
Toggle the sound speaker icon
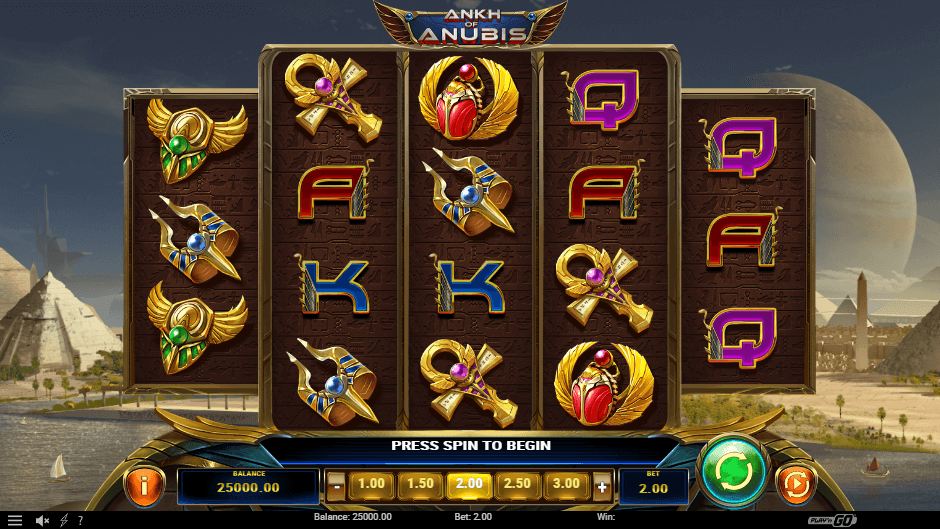click(43, 520)
